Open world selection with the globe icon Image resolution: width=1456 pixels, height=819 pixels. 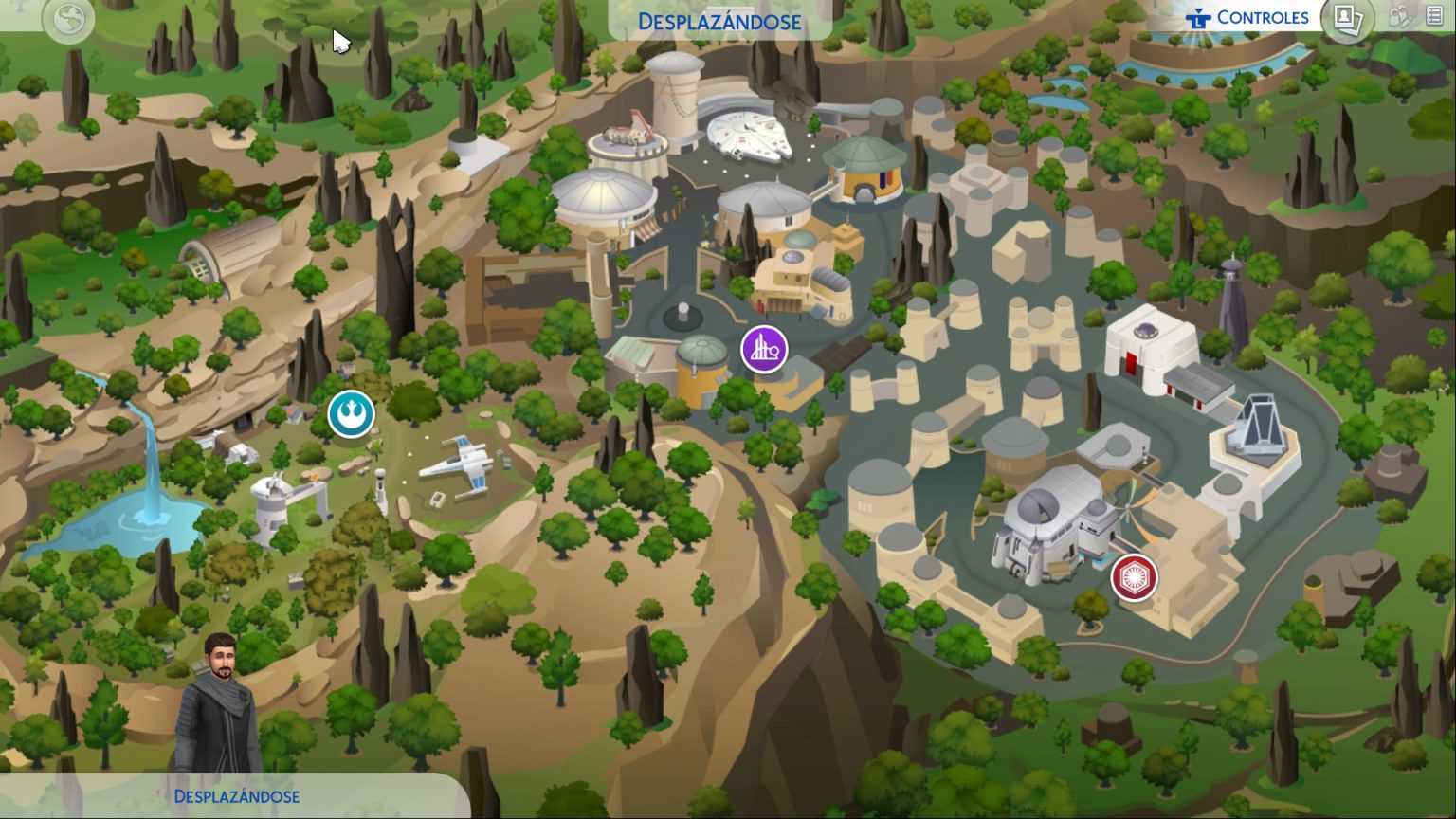pos(67,19)
